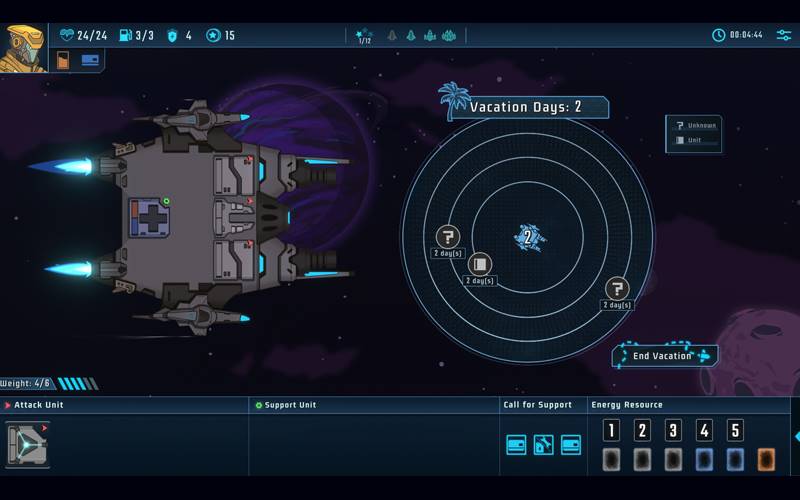Screen dimensions: 800x500
Task: Open the settings sliders menu
Action: [x=783, y=35]
